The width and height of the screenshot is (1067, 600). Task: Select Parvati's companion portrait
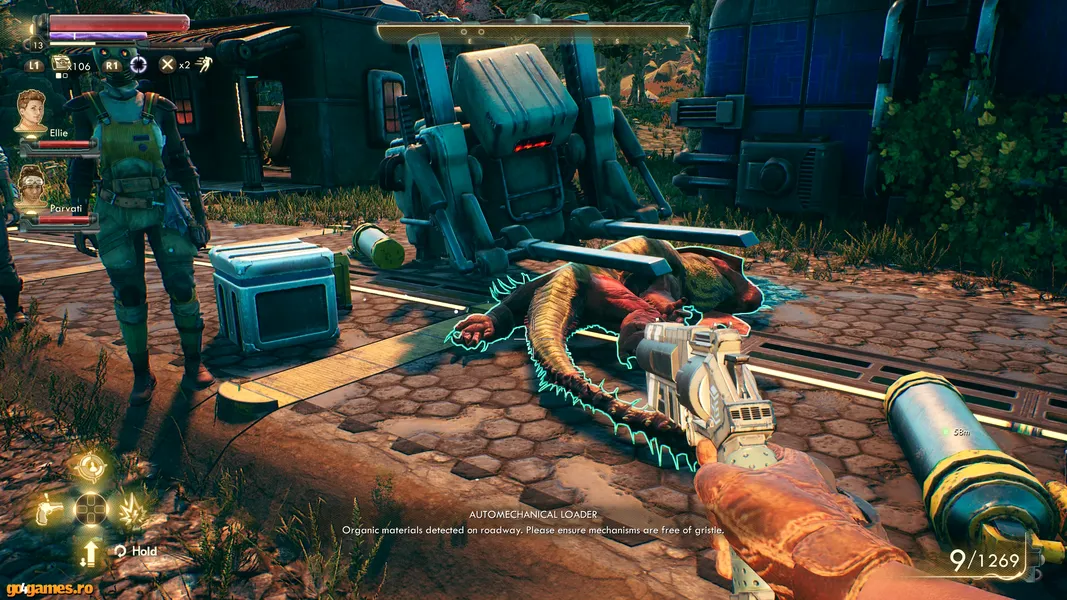point(31,185)
